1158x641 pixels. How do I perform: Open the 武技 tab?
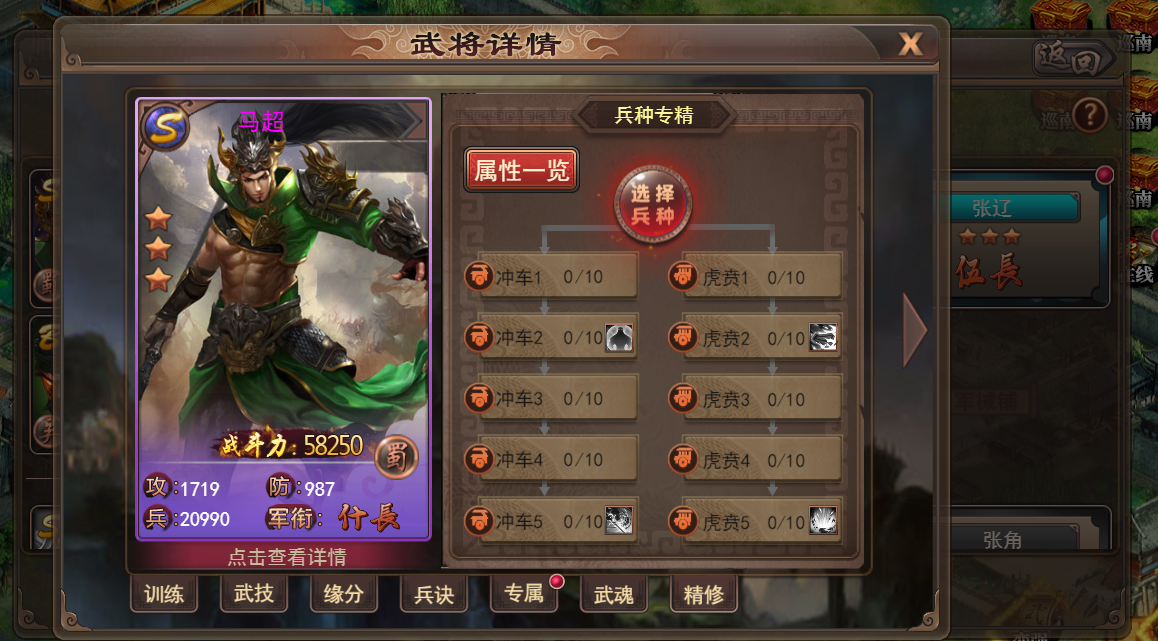pyautogui.click(x=253, y=594)
